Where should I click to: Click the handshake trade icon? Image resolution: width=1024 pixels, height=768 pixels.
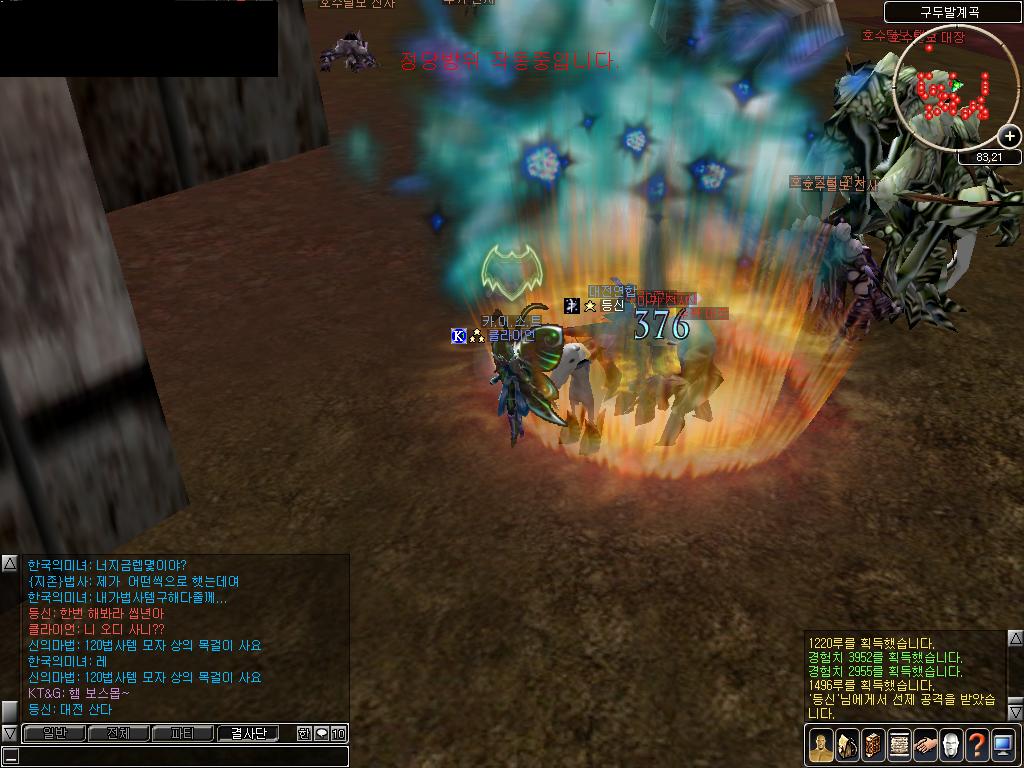[x=924, y=744]
